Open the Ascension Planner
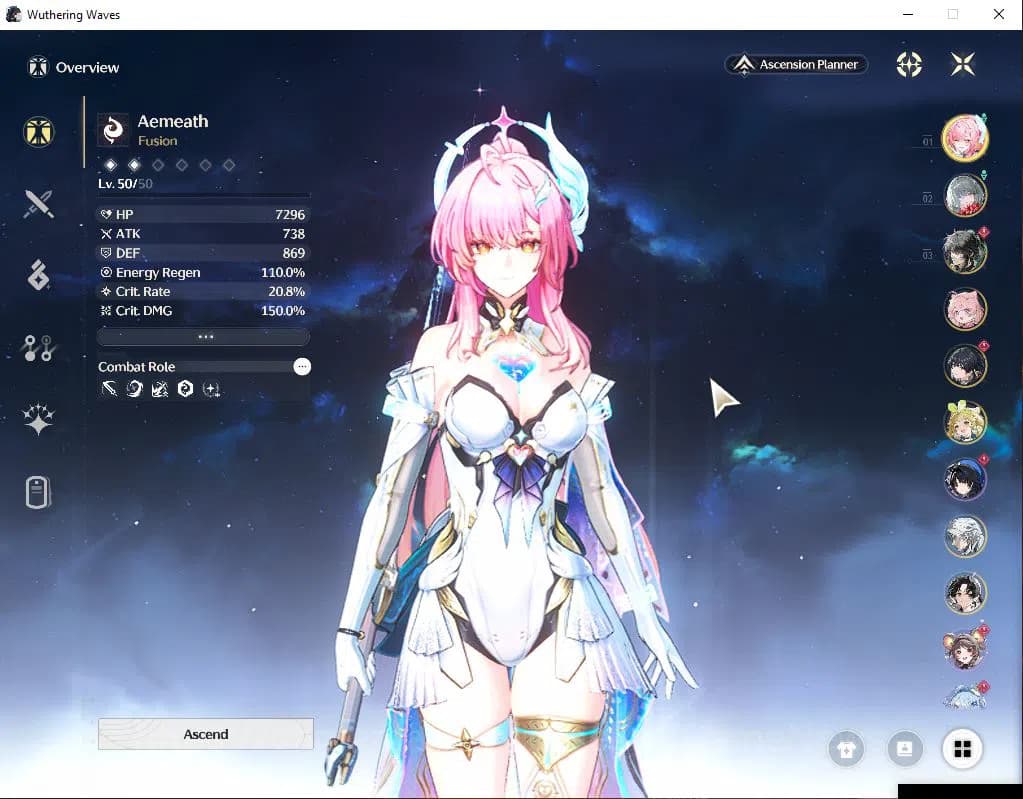This screenshot has width=1023, height=799. click(797, 64)
